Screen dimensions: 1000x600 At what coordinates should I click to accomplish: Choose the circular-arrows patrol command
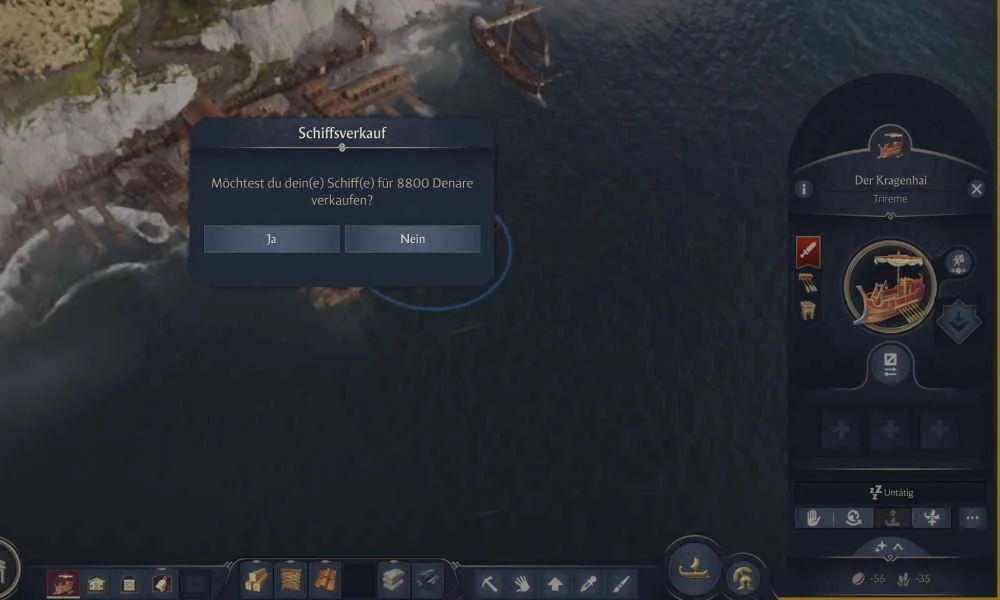(x=853, y=518)
